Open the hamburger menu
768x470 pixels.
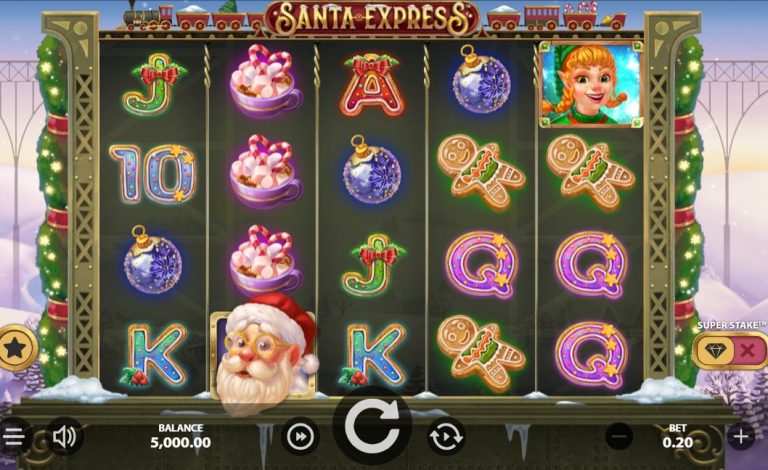coord(13,437)
